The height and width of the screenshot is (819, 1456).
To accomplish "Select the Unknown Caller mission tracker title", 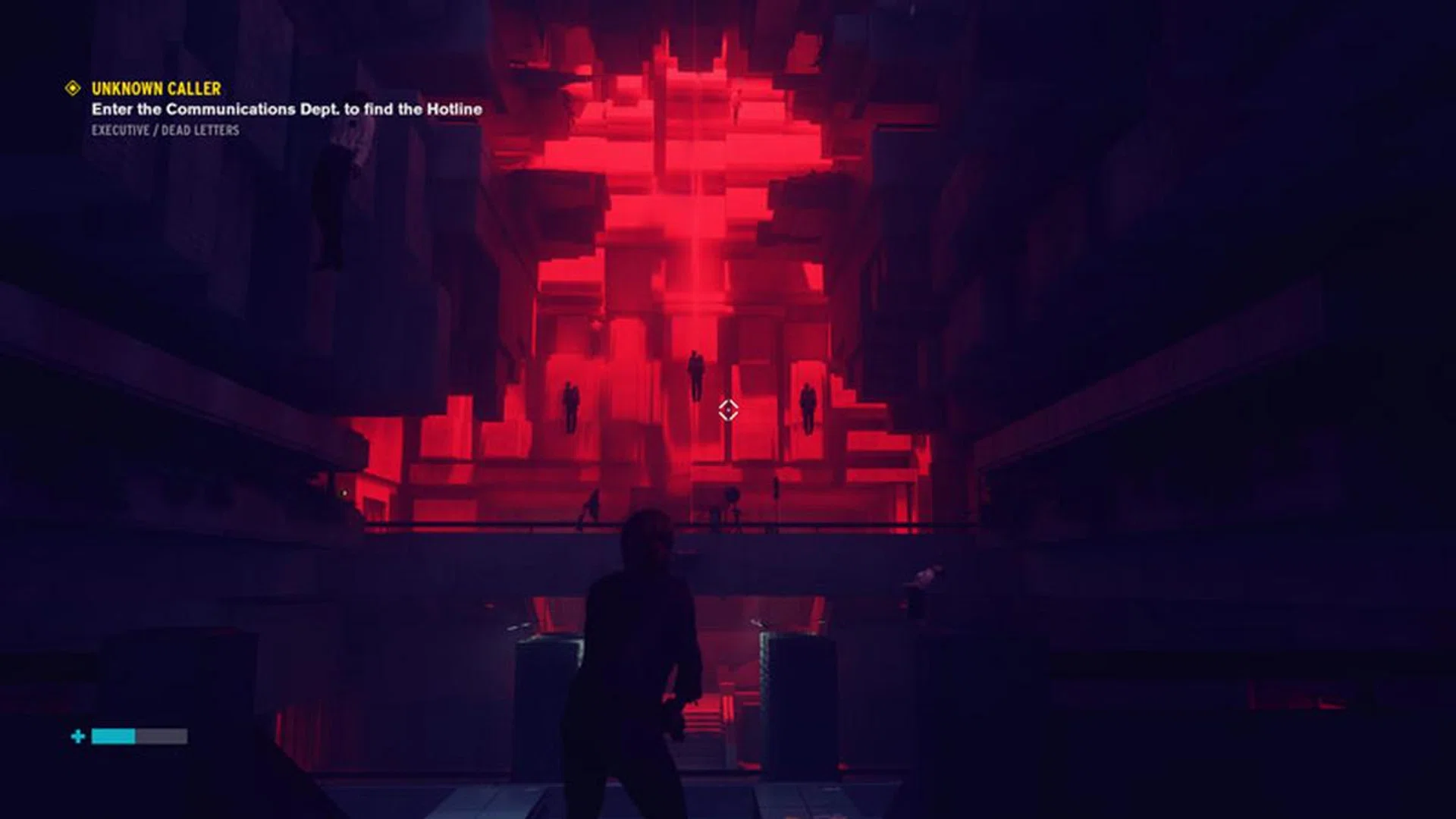I will click(156, 89).
